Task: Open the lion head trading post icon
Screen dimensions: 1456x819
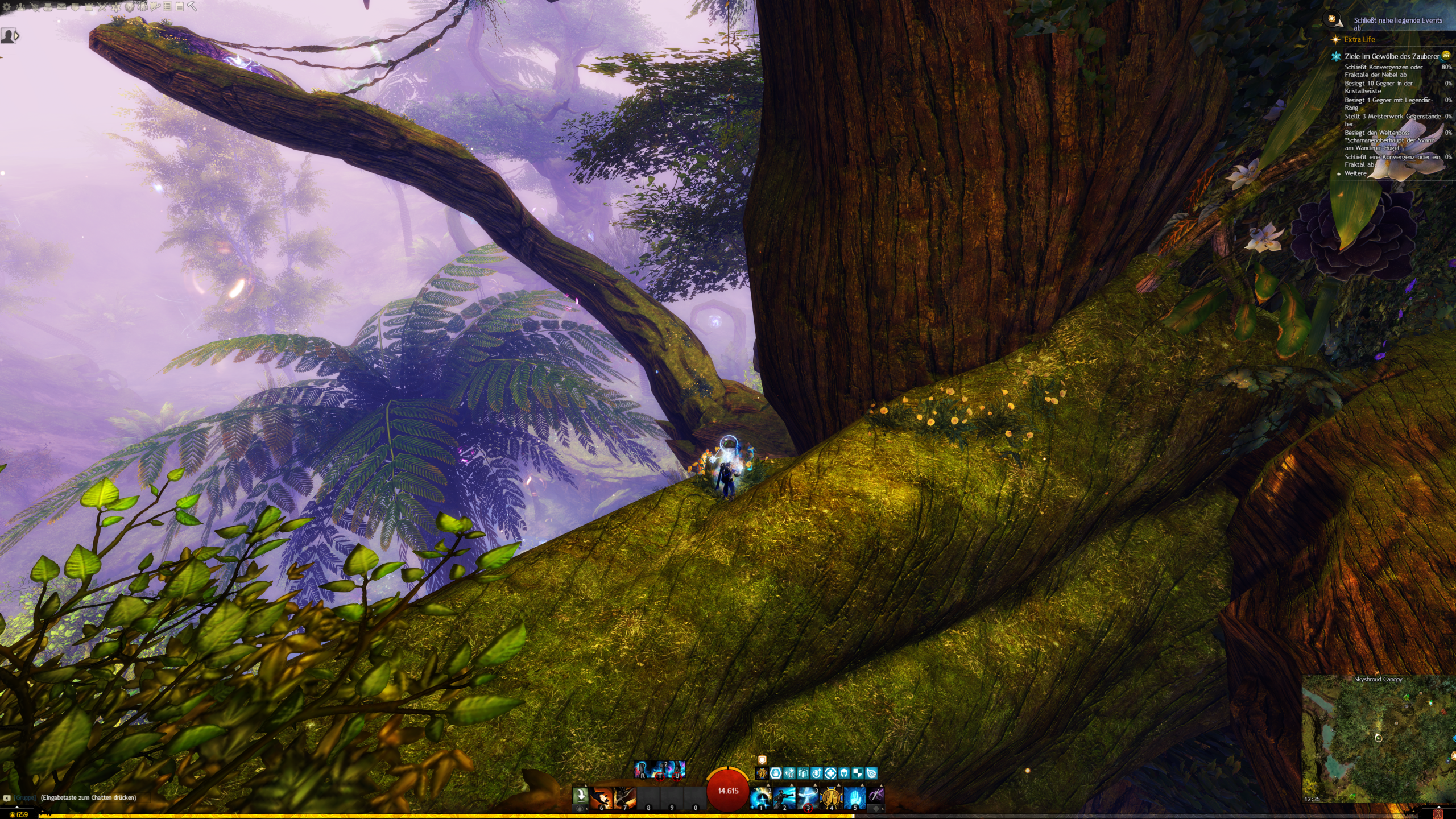Action: [130, 7]
